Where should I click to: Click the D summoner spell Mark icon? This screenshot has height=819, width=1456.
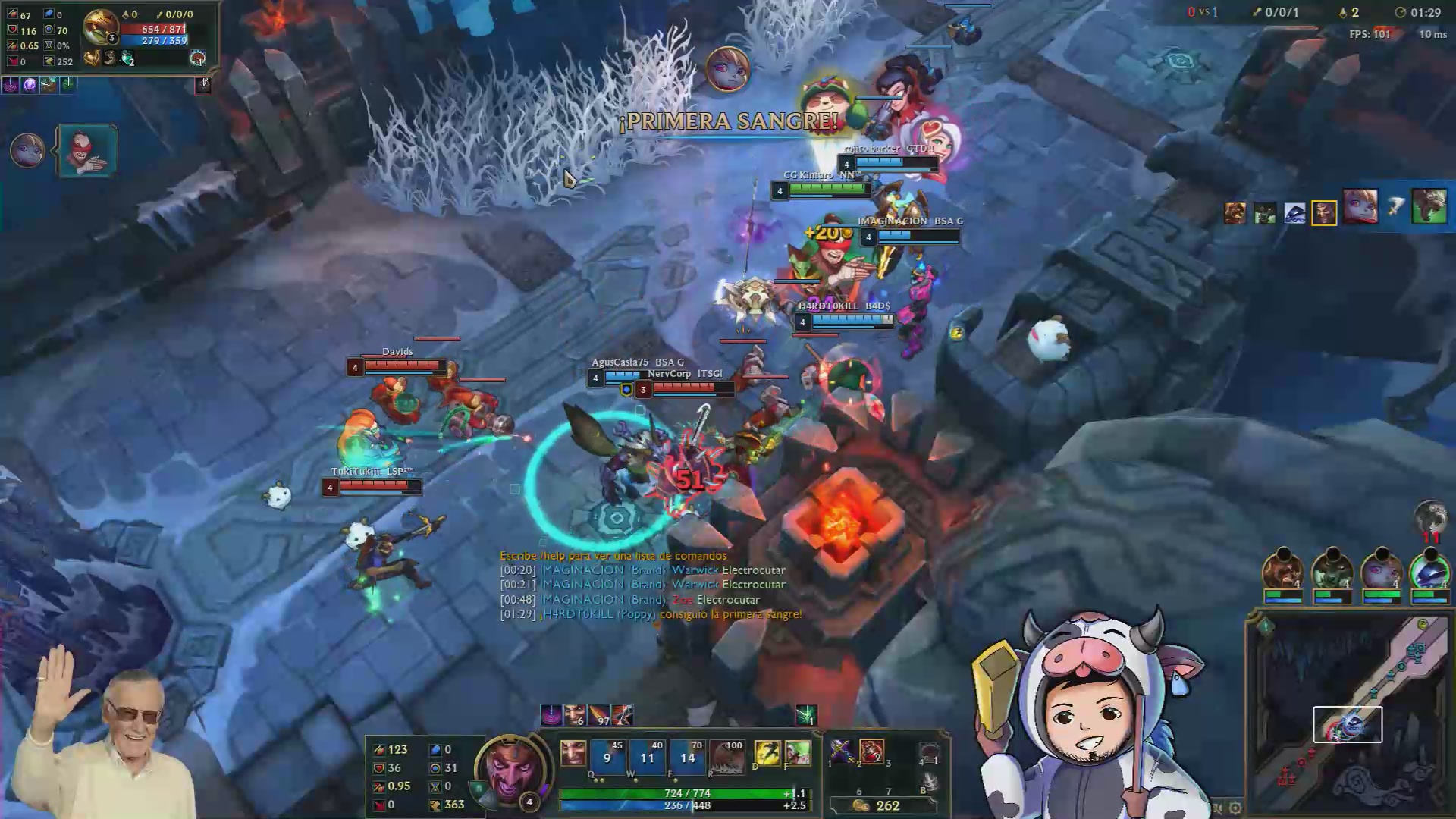point(767,753)
